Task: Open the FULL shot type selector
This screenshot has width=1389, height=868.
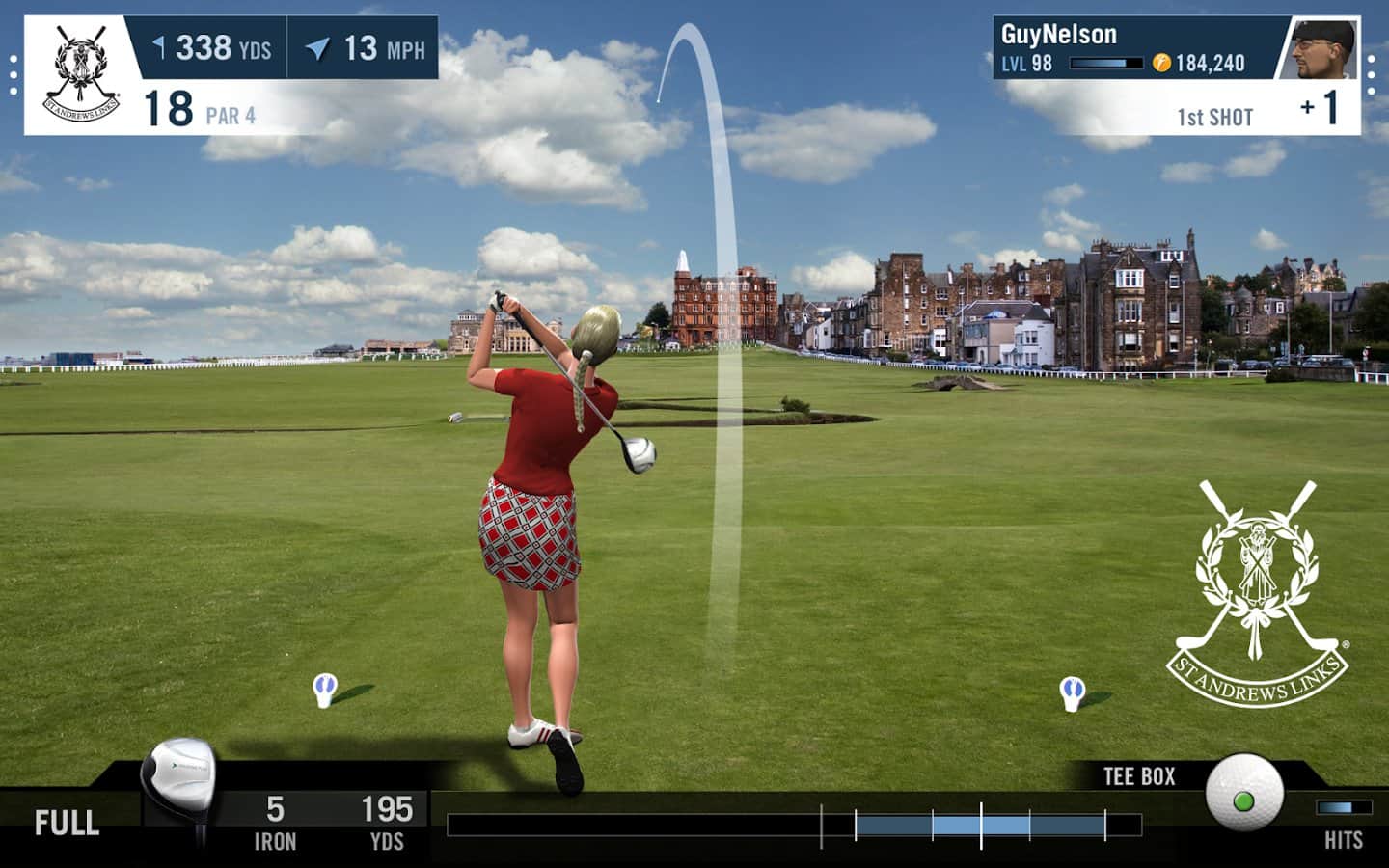Action: [x=67, y=823]
